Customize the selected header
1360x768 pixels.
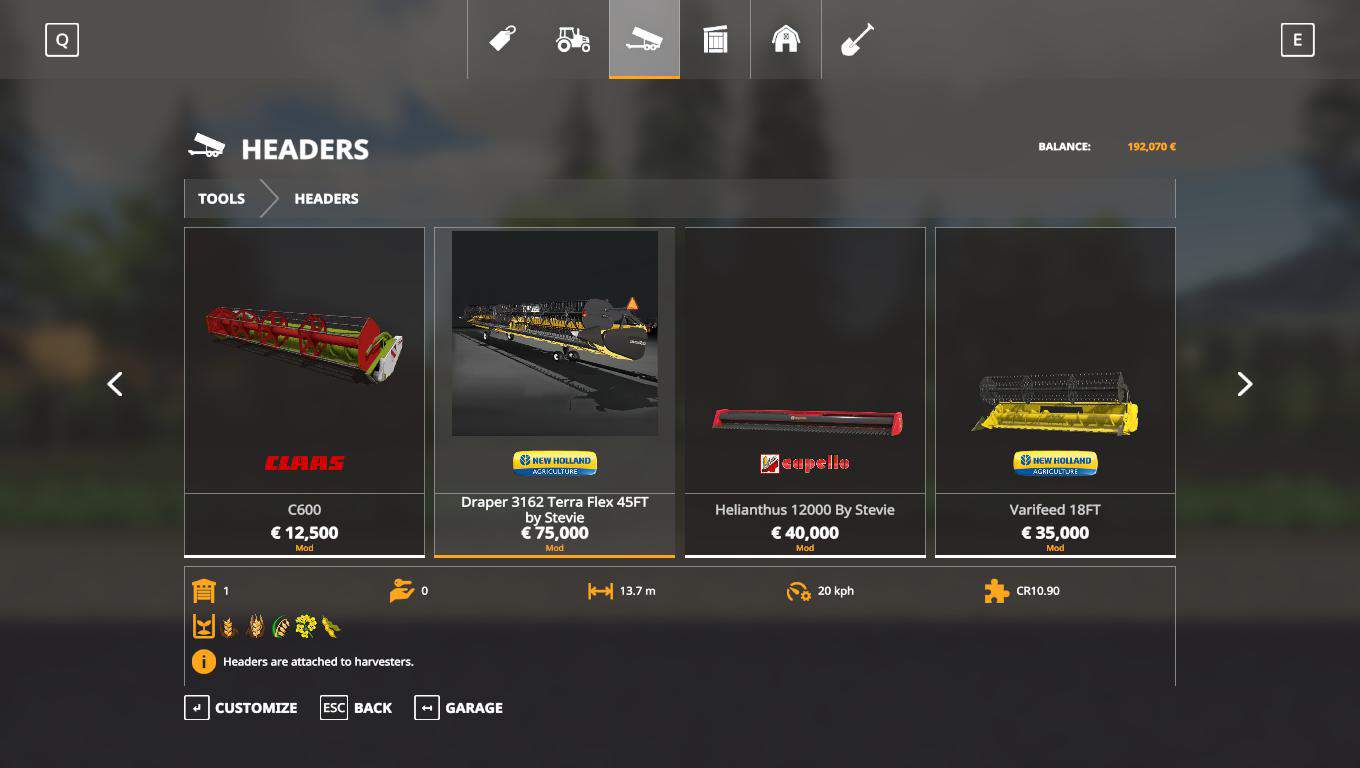[241, 708]
